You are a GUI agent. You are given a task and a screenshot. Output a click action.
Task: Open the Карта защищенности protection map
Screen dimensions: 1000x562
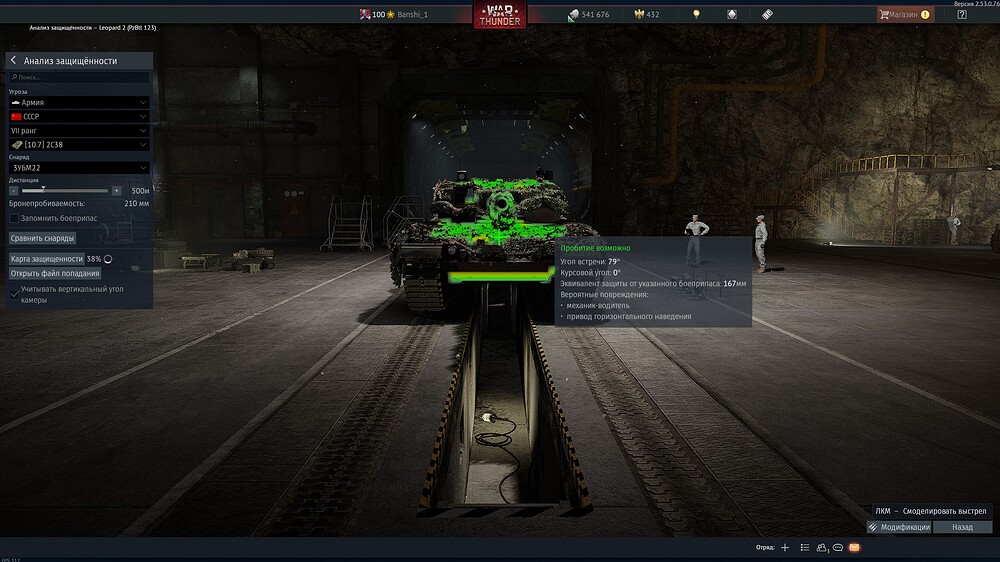pos(46,258)
